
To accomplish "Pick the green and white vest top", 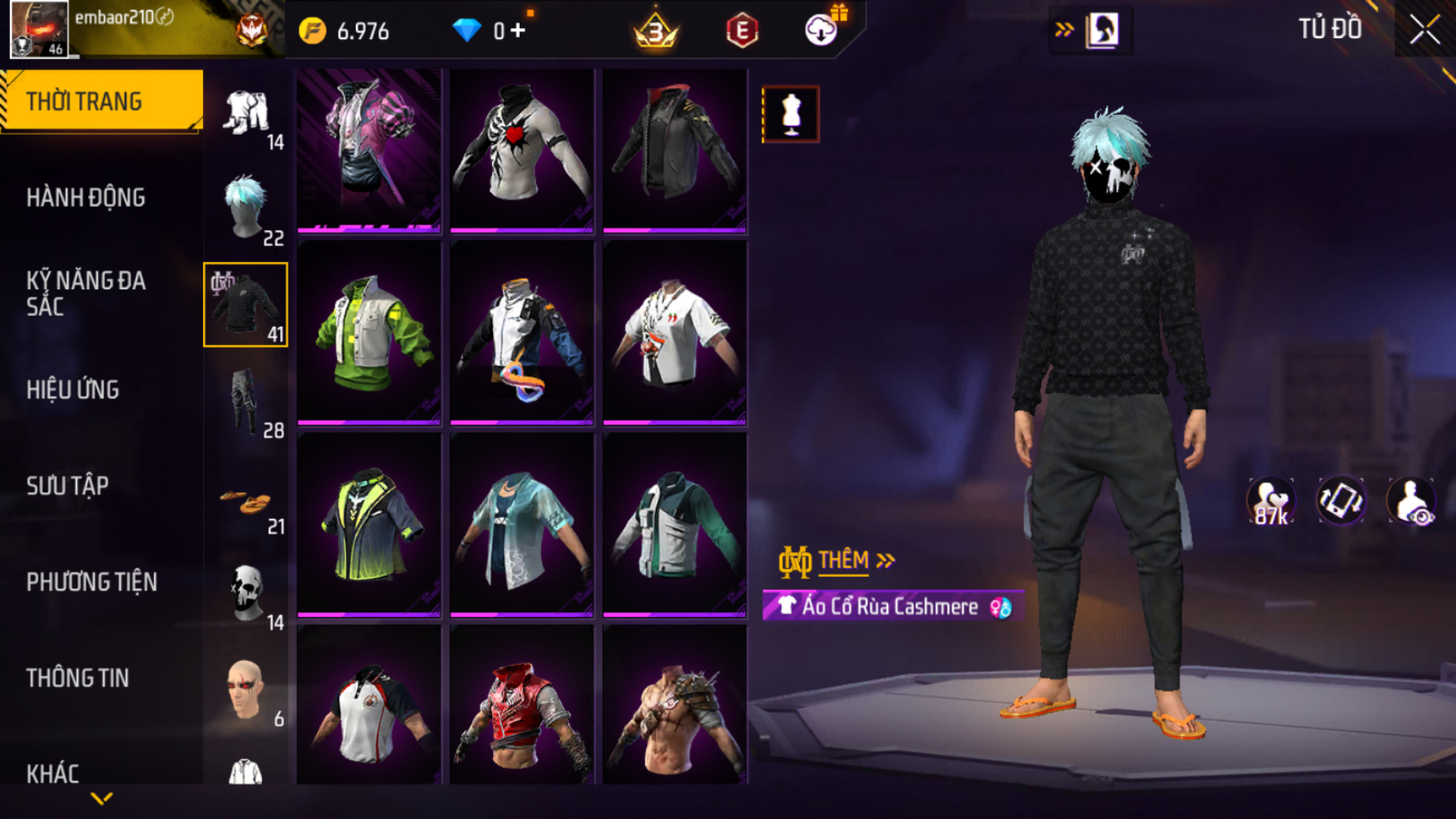I will 368,333.
